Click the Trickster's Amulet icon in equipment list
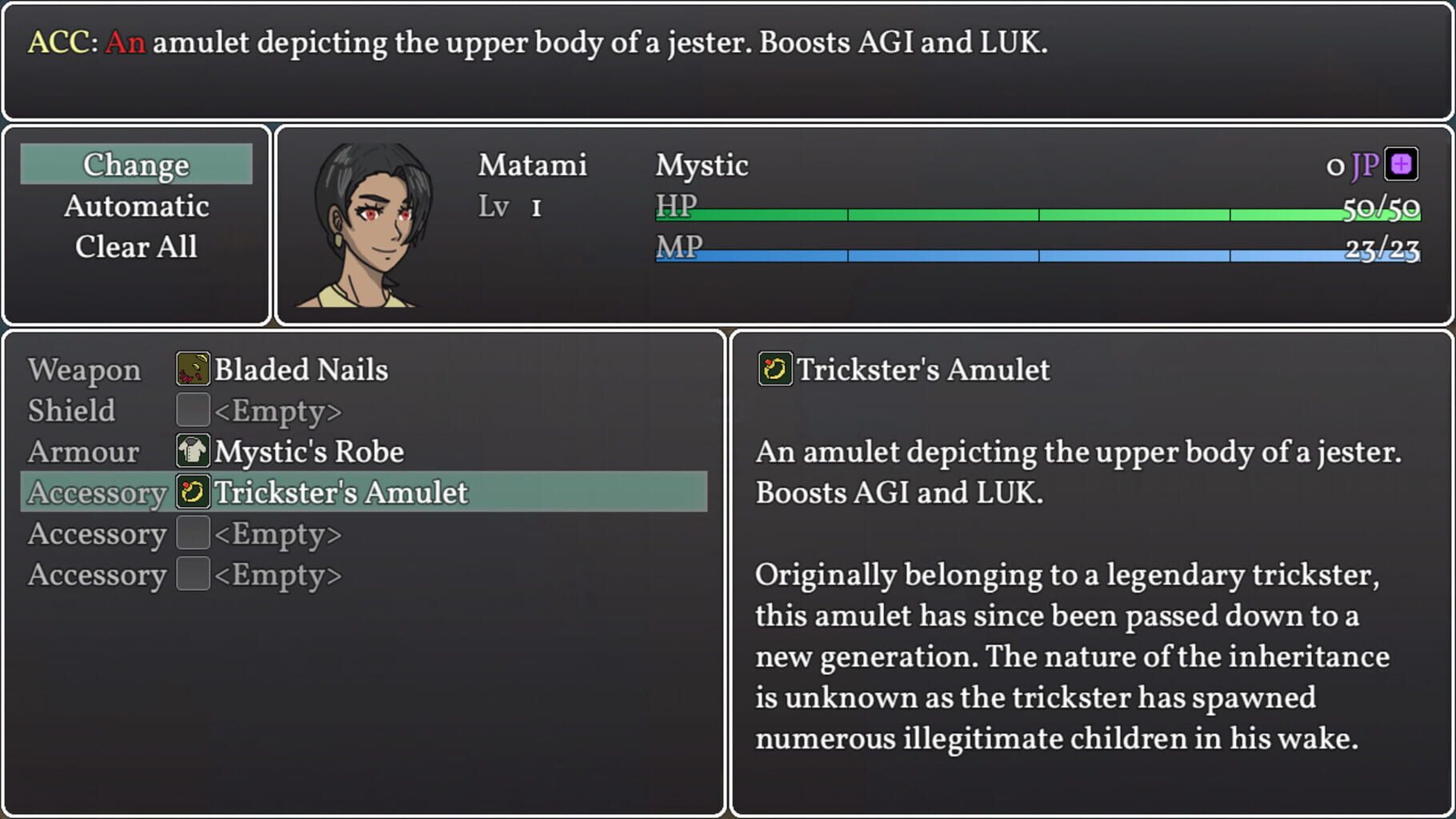This screenshot has height=819, width=1456. [x=191, y=493]
